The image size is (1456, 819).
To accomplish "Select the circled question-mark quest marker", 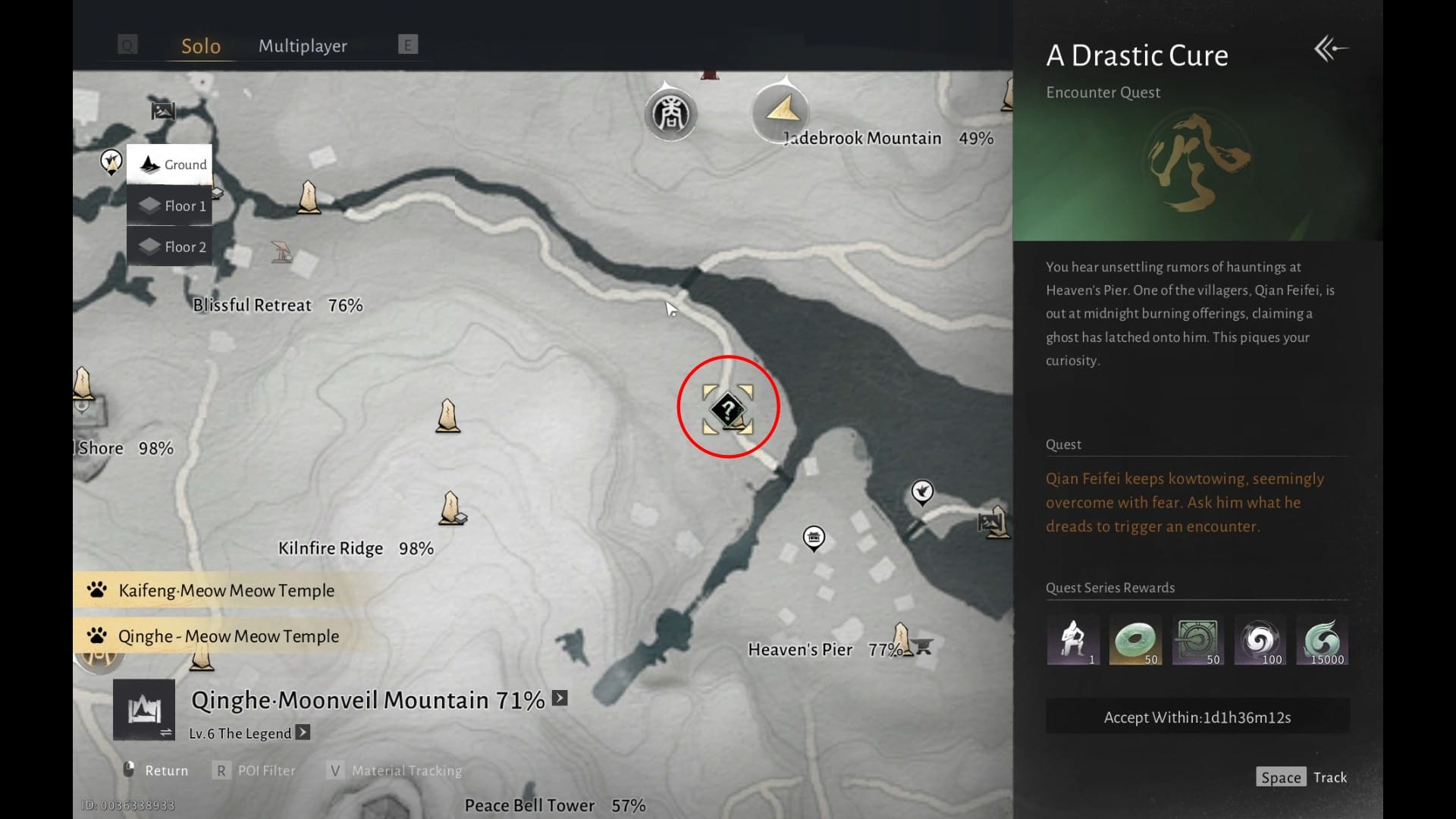I will pos(727,409).
